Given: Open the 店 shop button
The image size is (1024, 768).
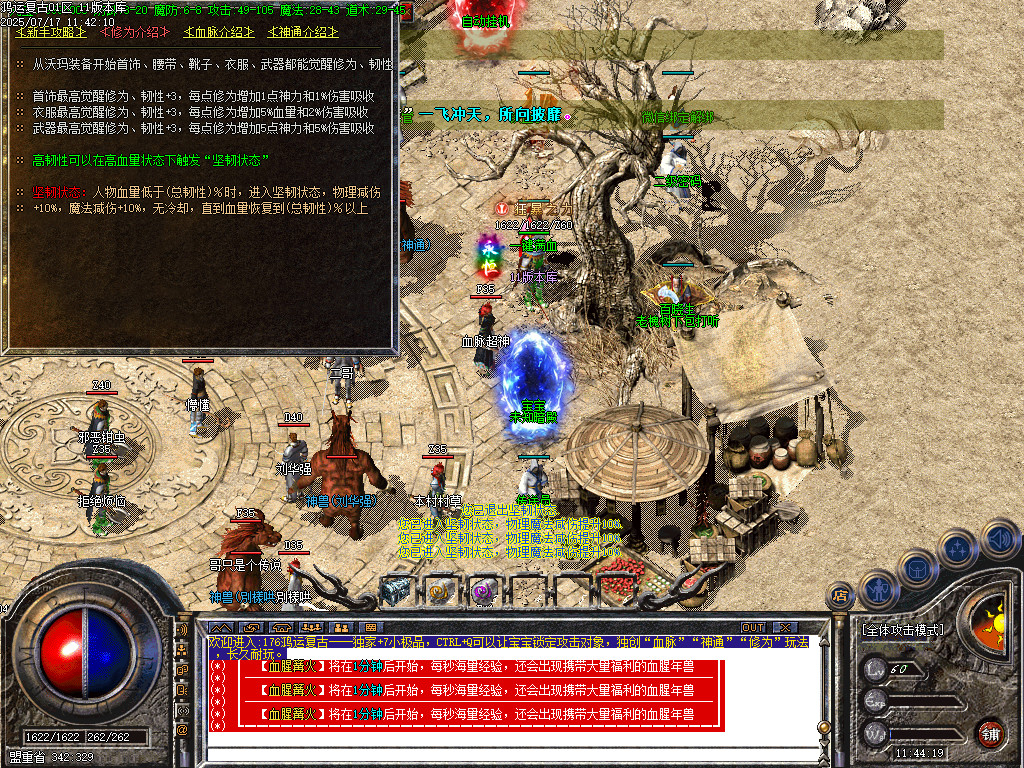Looking at the screenshot, I should (x=841, y=597).
